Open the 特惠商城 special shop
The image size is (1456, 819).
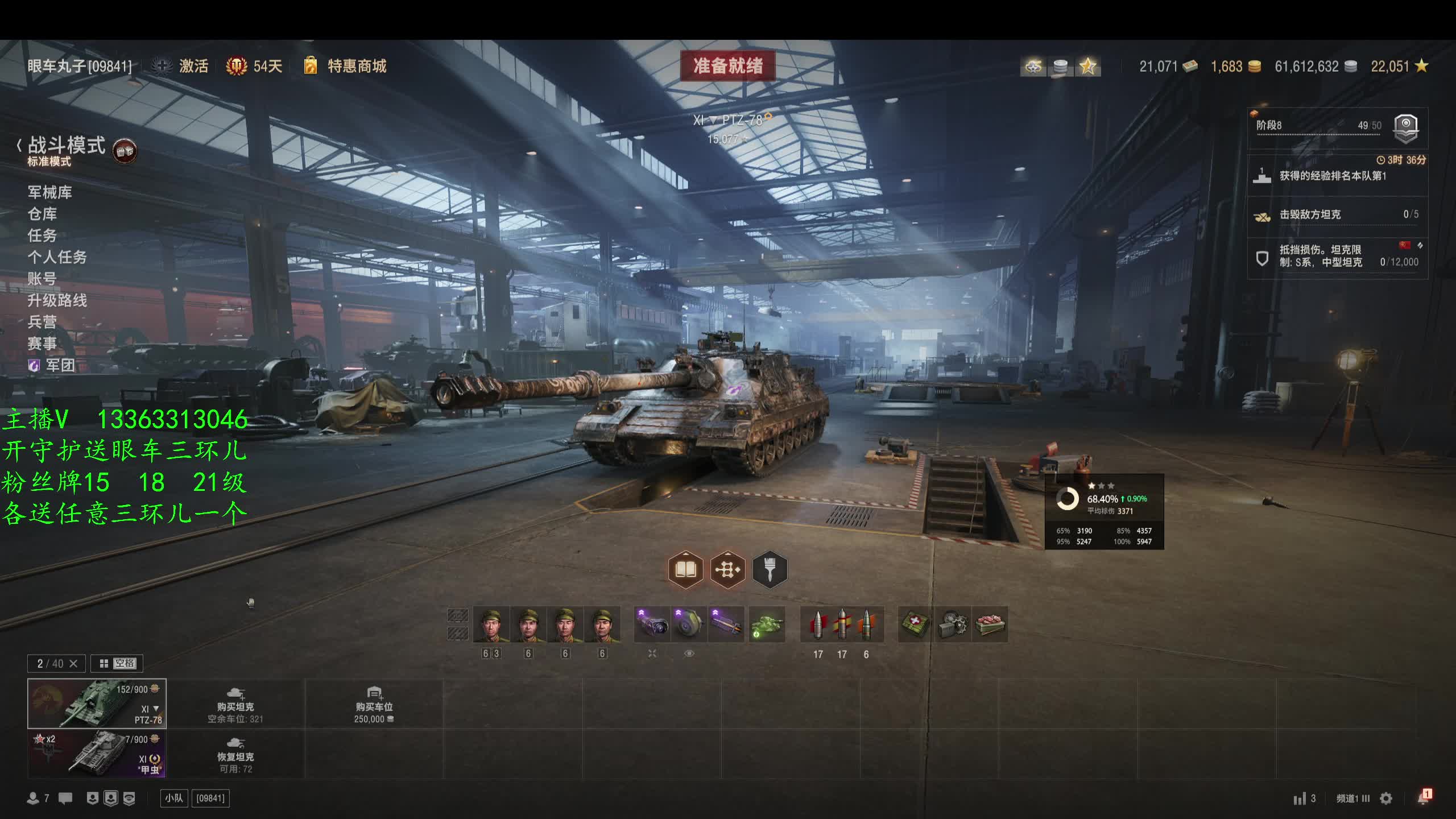click(356, 66)
